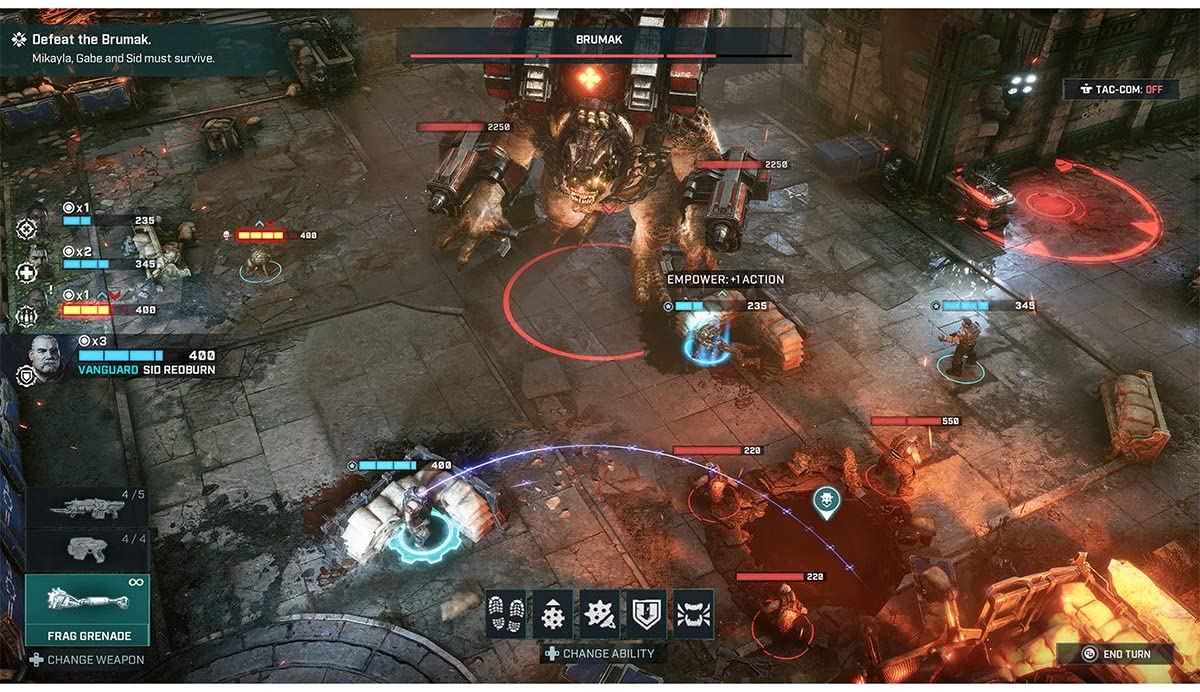
Task: Activate the shield with down-arrow ability
Action: point(646,613)
